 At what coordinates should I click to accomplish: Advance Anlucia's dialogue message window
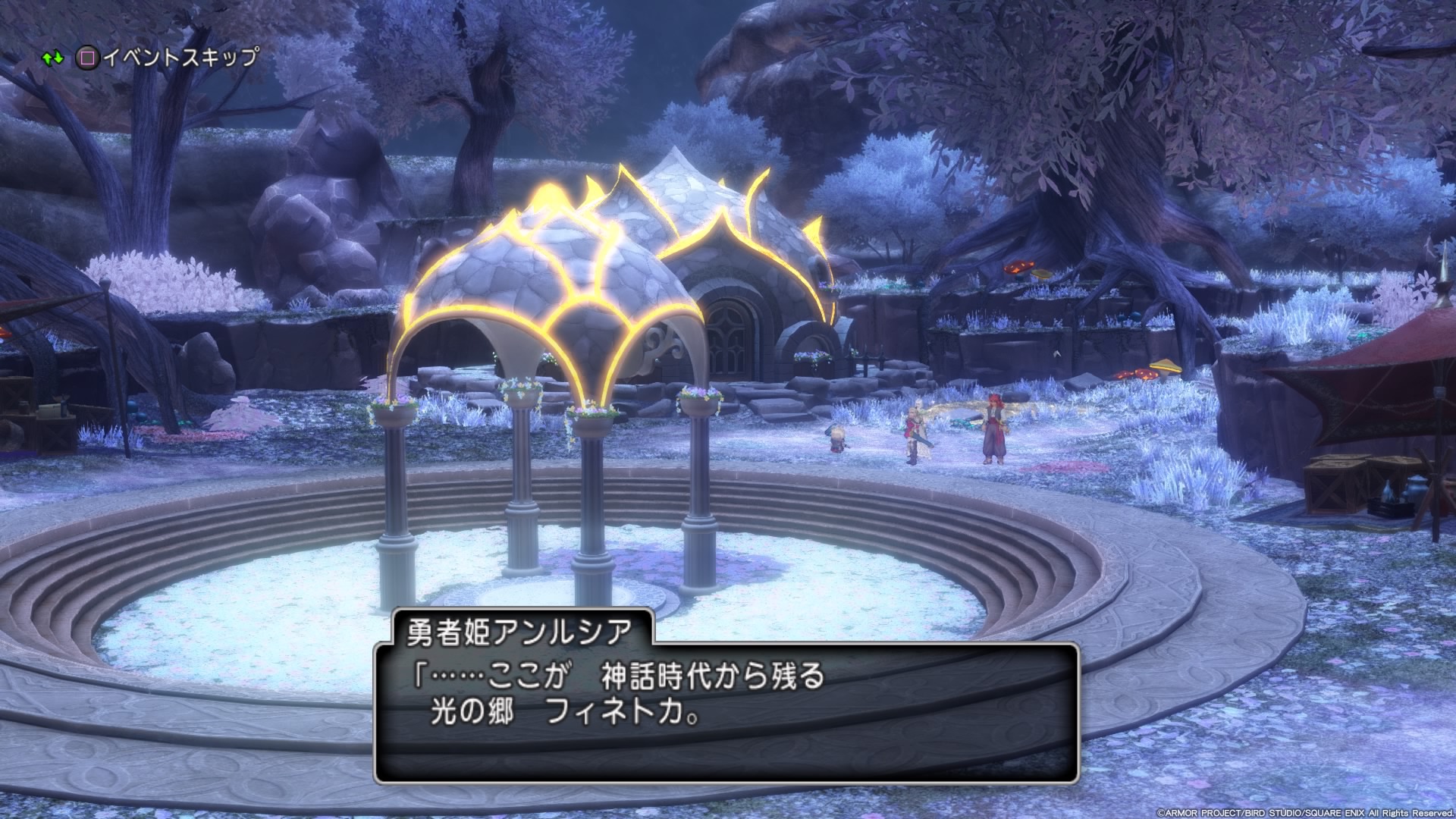pyautogui.click(x=726, y=711)
